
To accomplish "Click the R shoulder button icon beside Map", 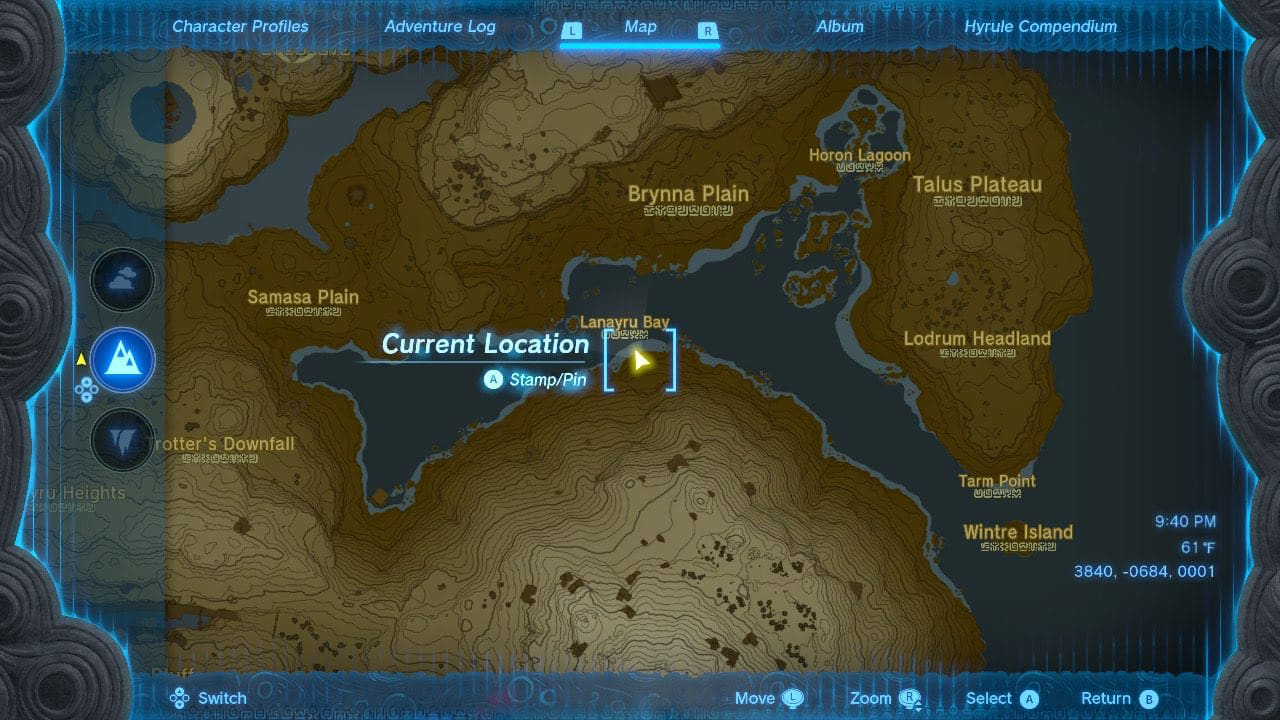I will [708, 31].
